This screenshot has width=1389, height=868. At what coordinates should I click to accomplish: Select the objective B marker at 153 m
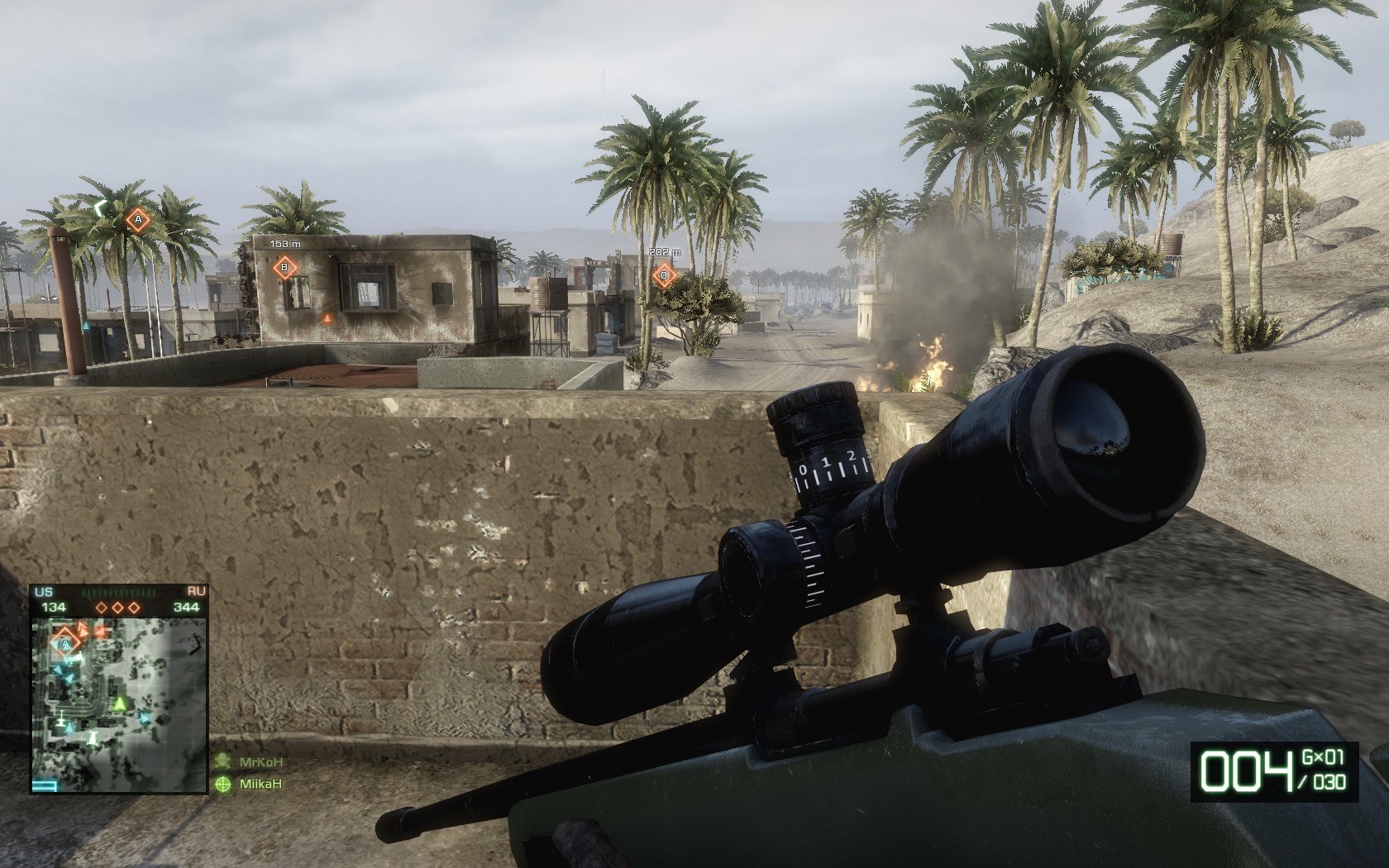pos(284,267)
